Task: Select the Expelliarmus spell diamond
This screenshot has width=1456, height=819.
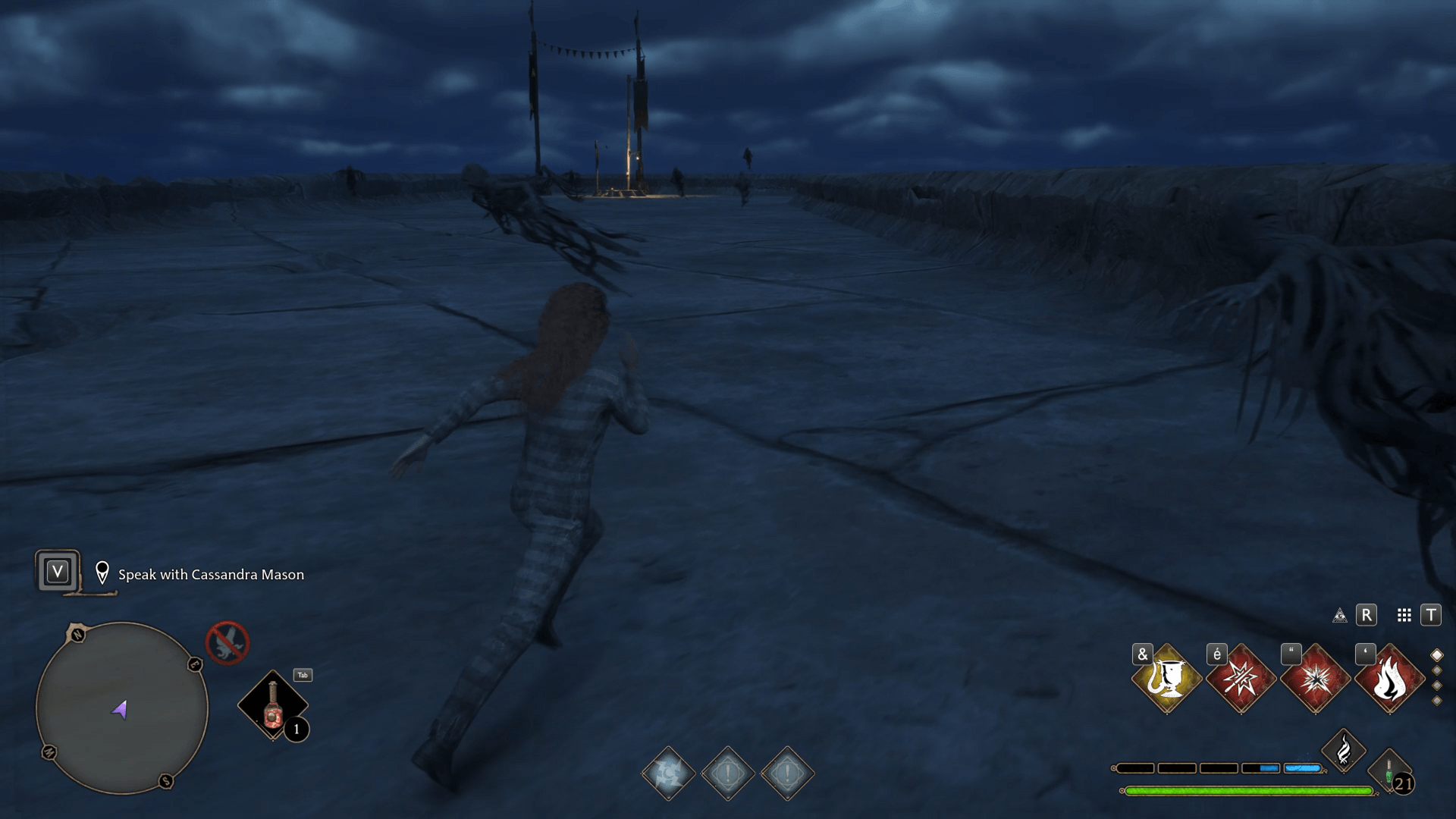Action: pyautogui.click(x=1242, y=680)
